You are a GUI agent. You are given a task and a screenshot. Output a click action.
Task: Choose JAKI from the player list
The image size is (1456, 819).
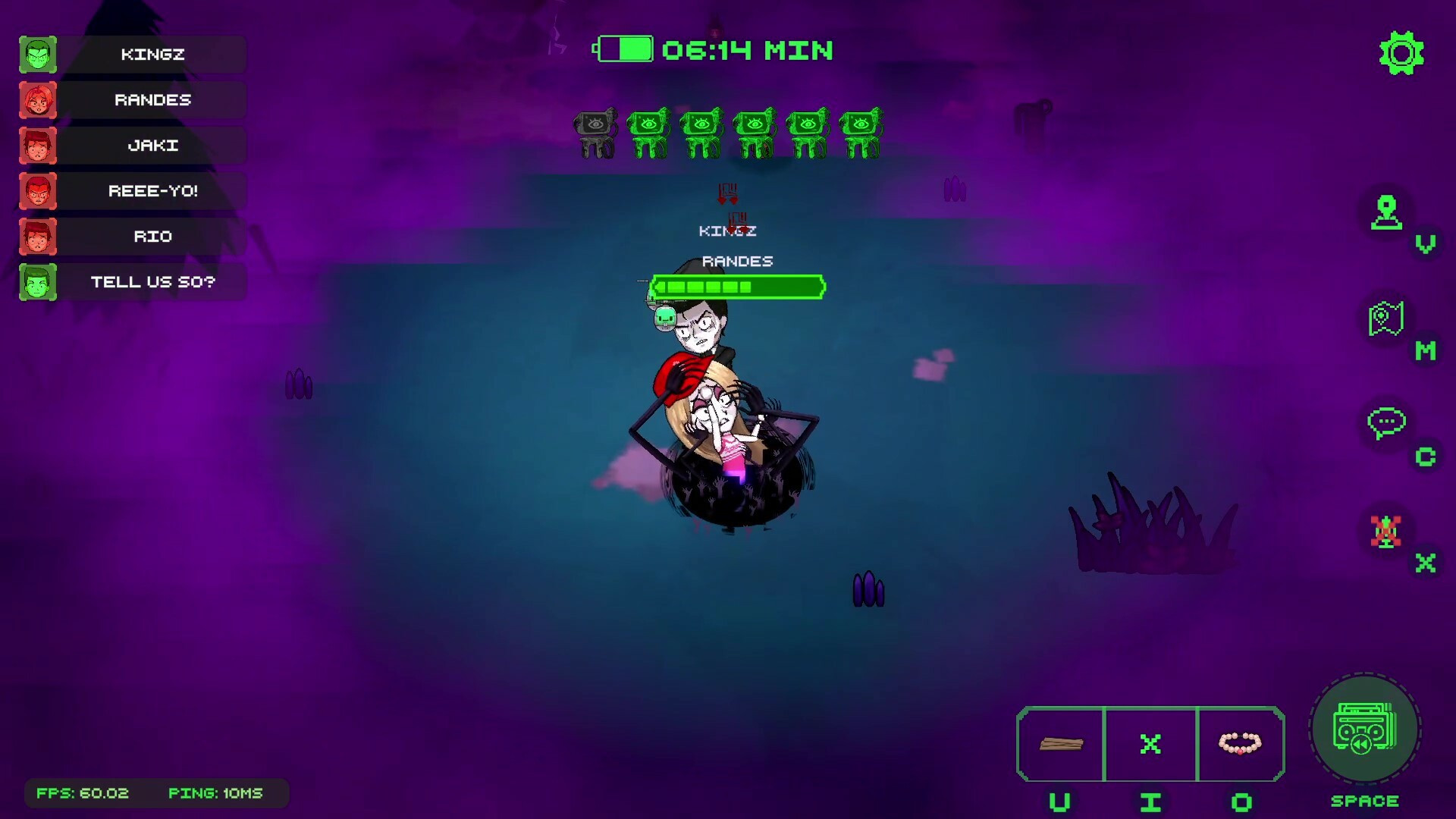(152, 146)
